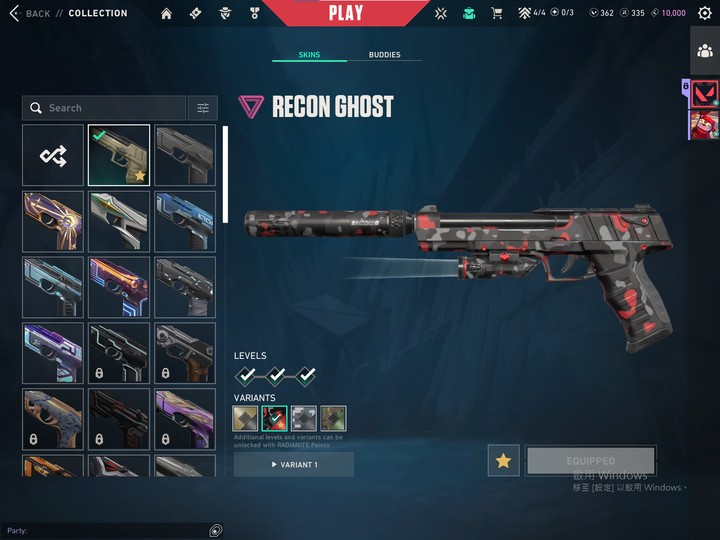Image resolution: width=720 pixels, height=540 pixels.
Task: Open the skin filter options
Action: (203, 108)
